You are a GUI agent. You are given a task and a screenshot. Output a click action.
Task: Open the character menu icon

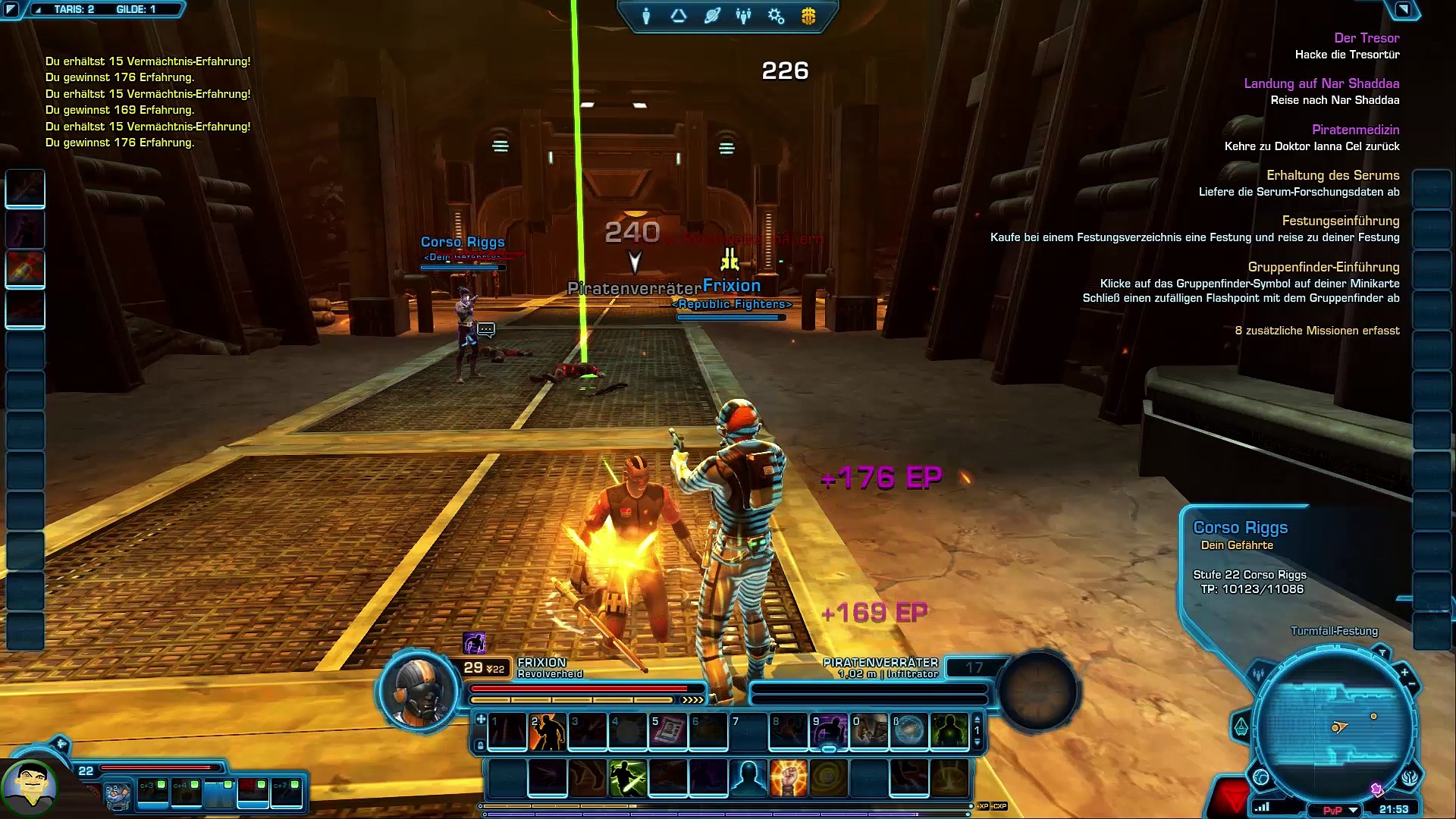646,16
